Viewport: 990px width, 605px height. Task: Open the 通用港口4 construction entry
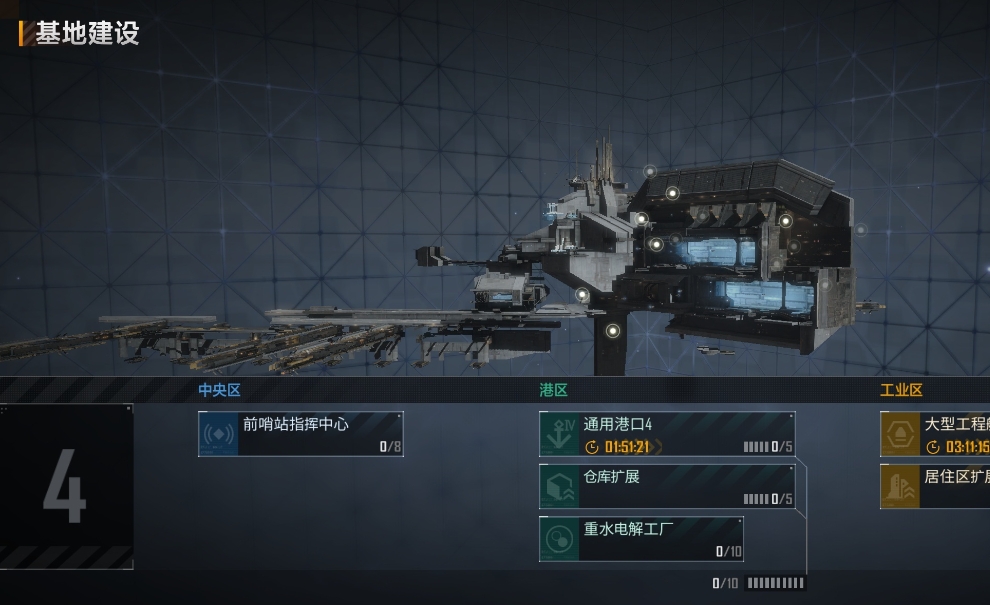click(667, 434)
